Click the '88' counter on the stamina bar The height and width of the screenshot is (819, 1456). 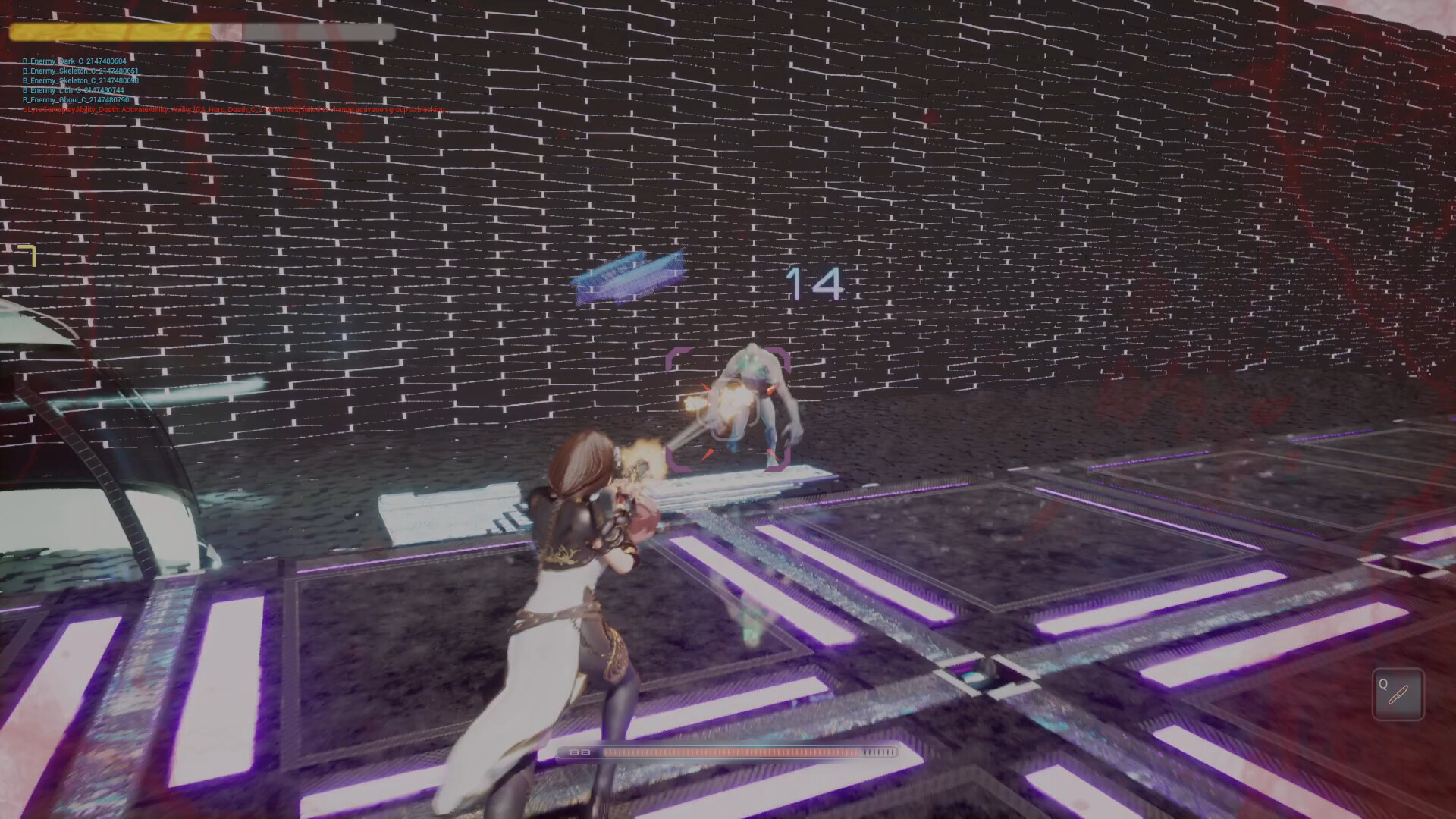pyautogui.click(x=578, y=753)
